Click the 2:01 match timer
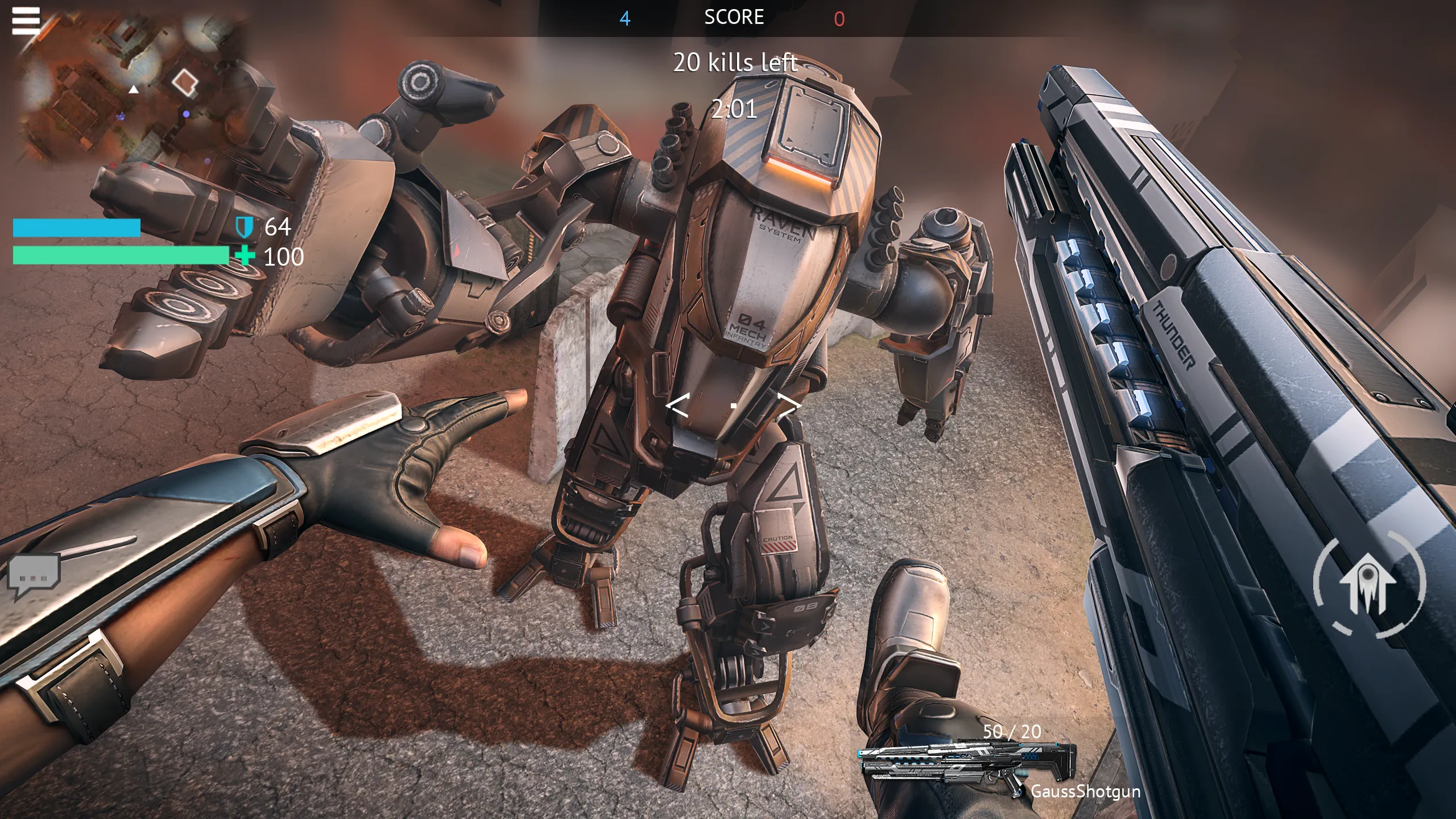1456x819 pixels. [735, 110]
